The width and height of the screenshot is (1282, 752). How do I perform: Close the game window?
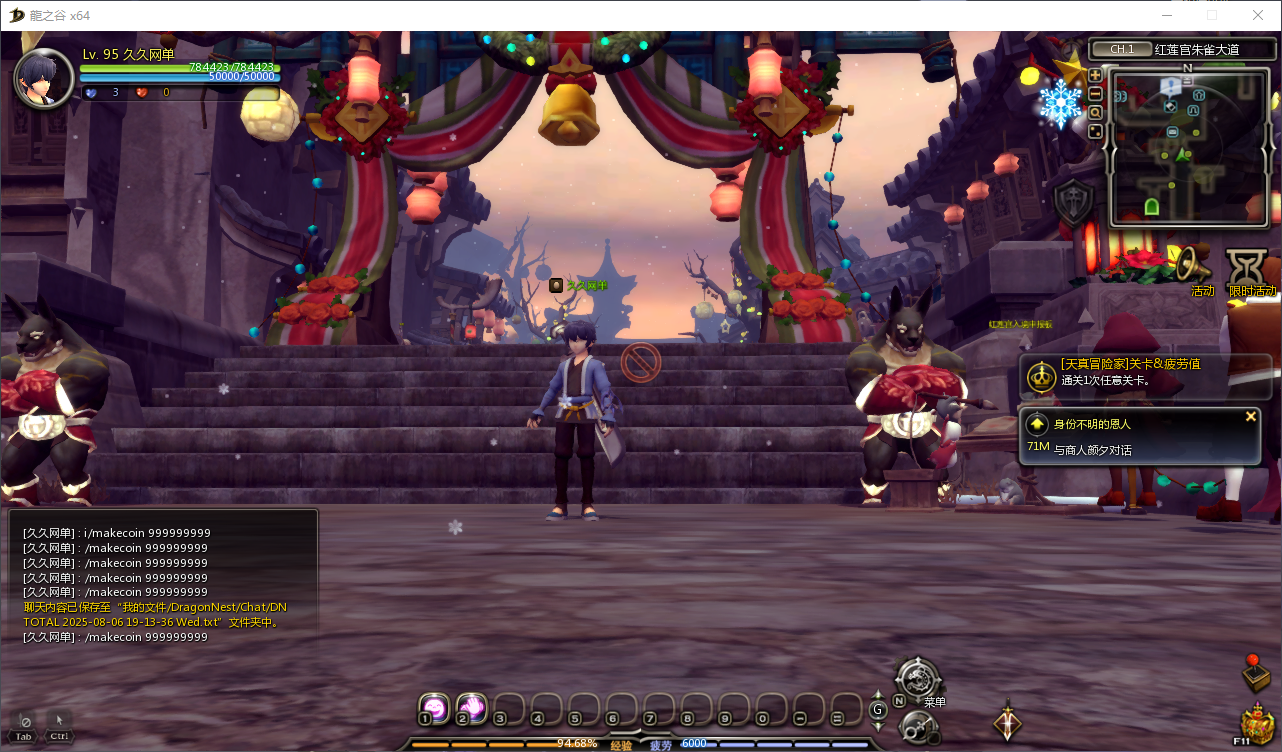(x=1257, y=15)
